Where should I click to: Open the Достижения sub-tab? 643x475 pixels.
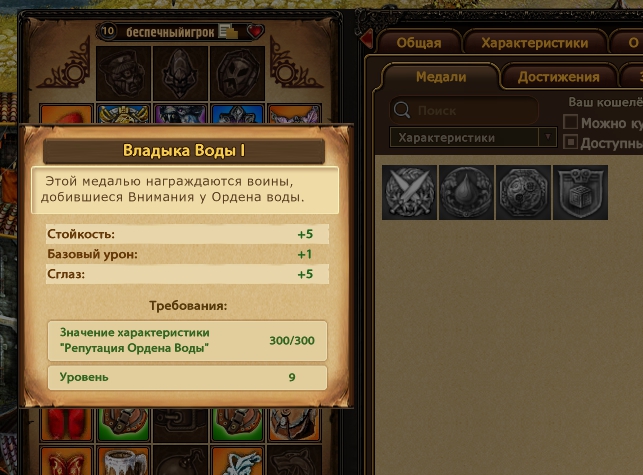(558, 77)
